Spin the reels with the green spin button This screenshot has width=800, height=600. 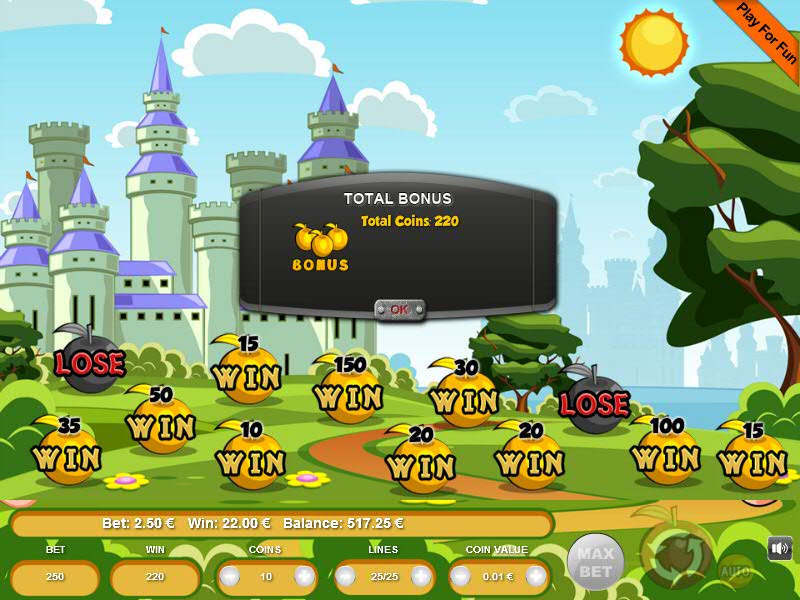677,553
